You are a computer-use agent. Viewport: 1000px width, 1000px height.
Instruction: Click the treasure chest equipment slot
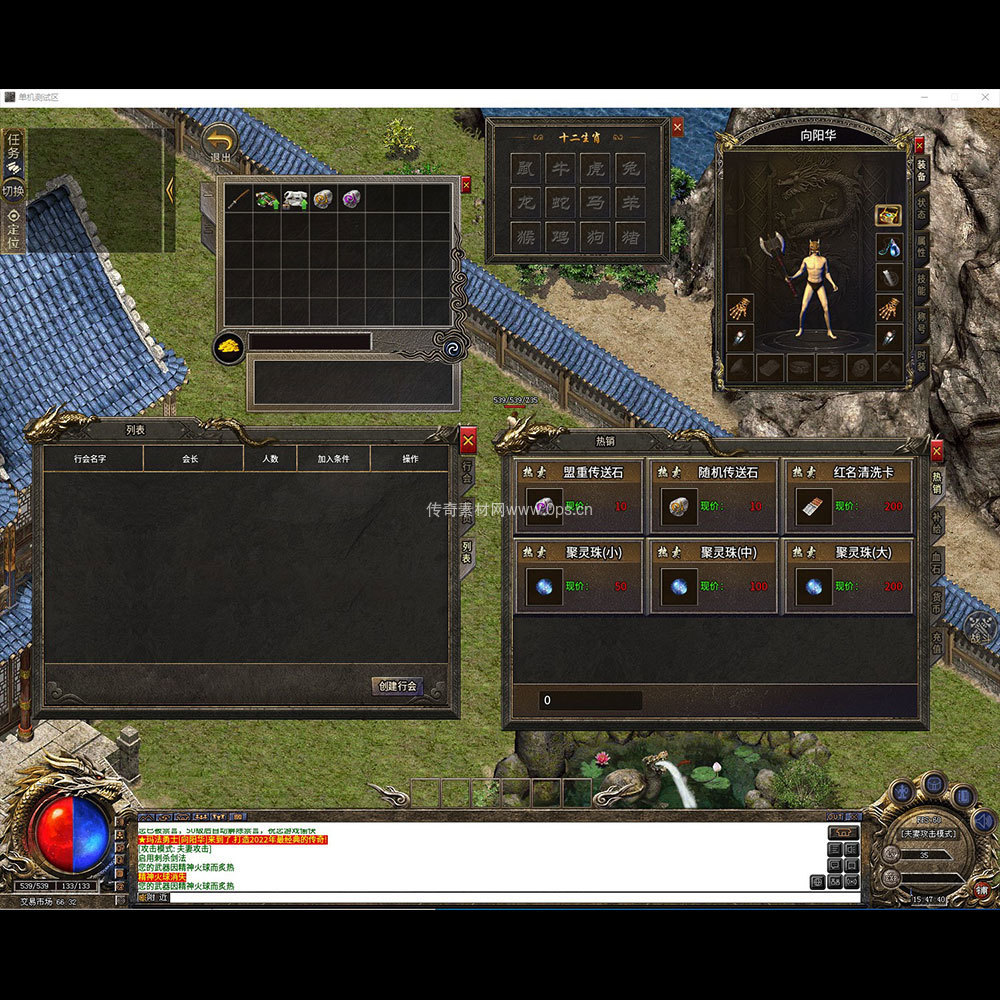tap(889, 216)
